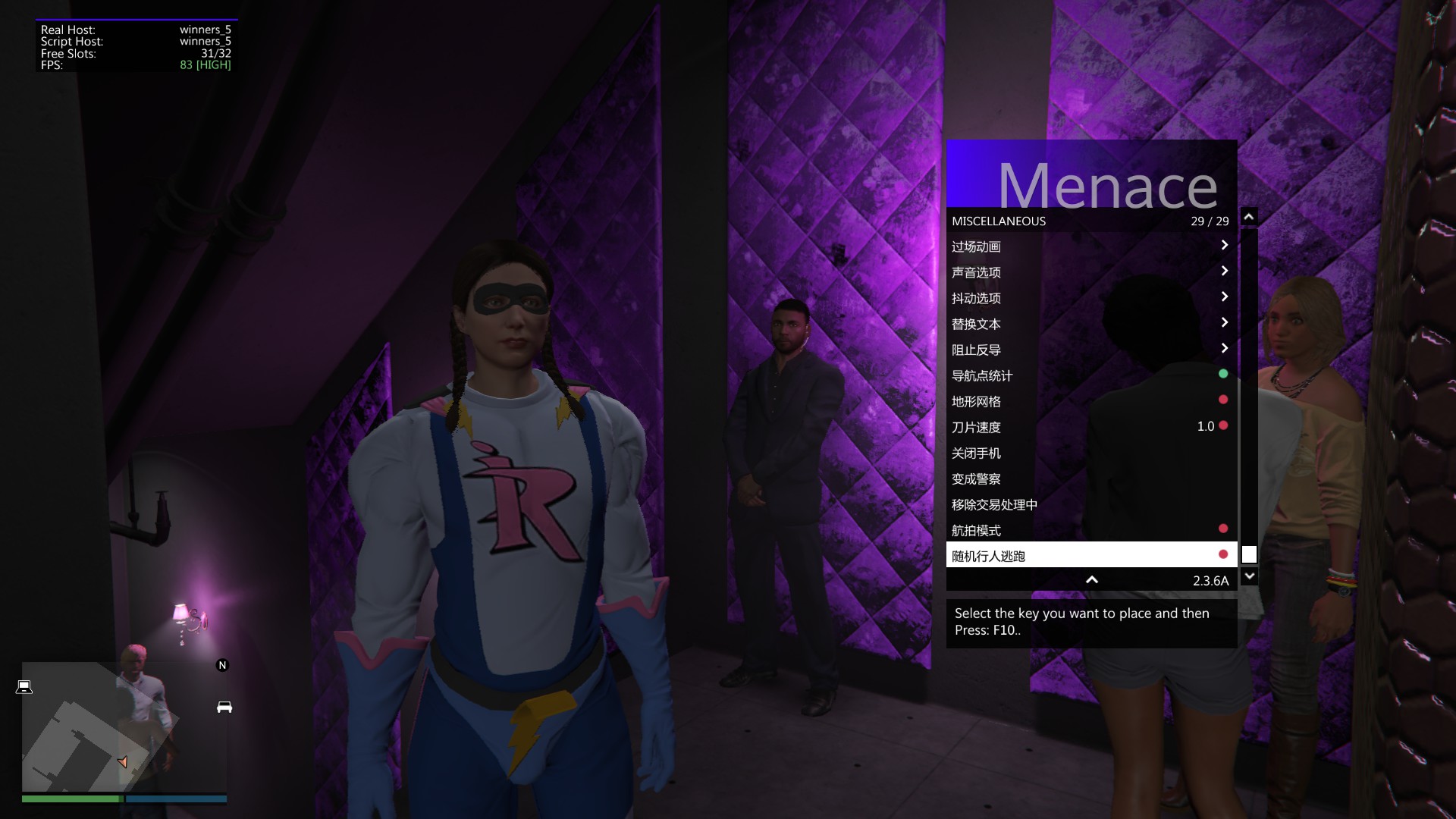Toggle the 导航点统计 option
The image size is (1456, 819).
(1090, 375)
